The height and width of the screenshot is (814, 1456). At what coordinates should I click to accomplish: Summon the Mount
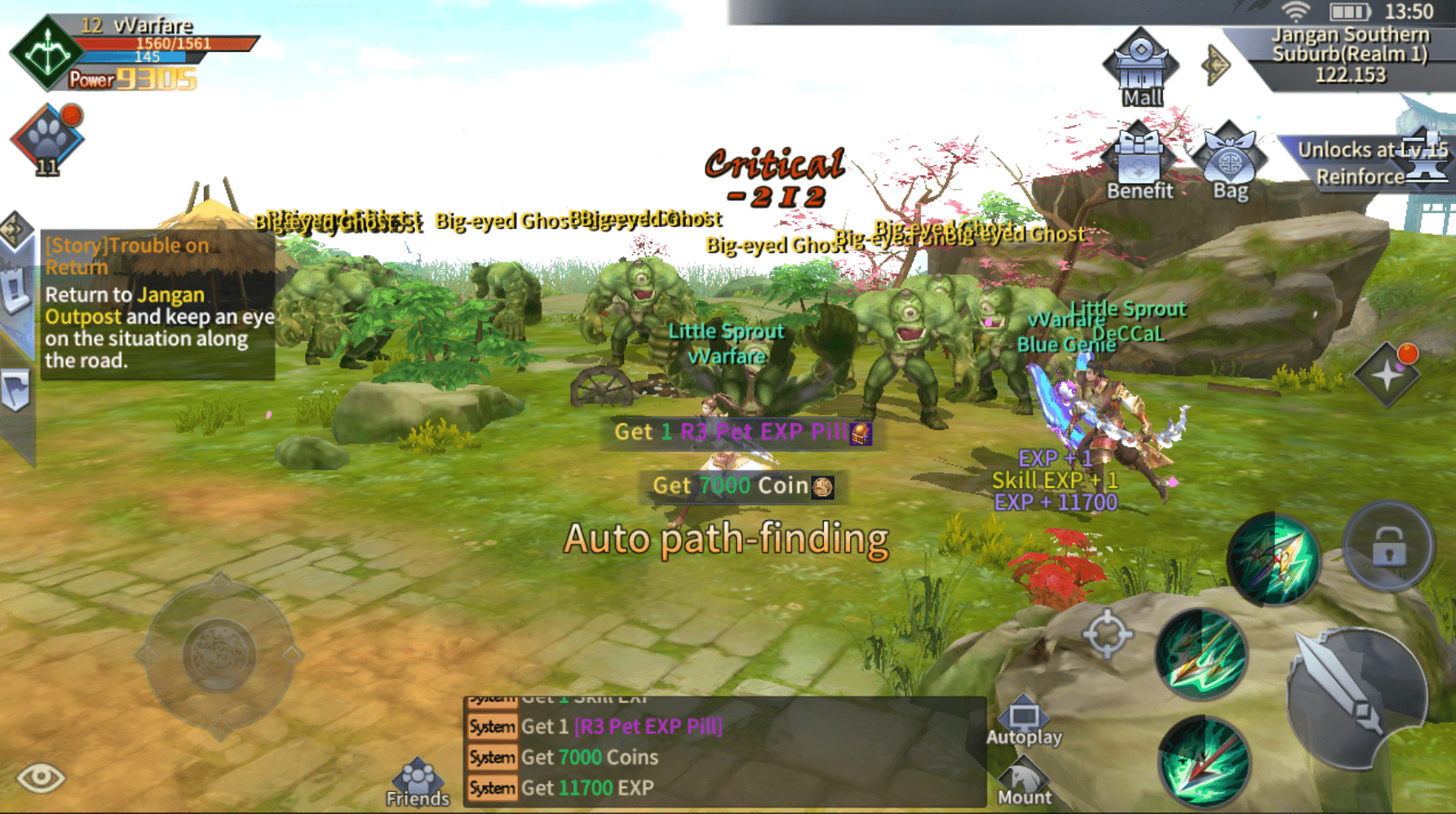(1024, 782)
